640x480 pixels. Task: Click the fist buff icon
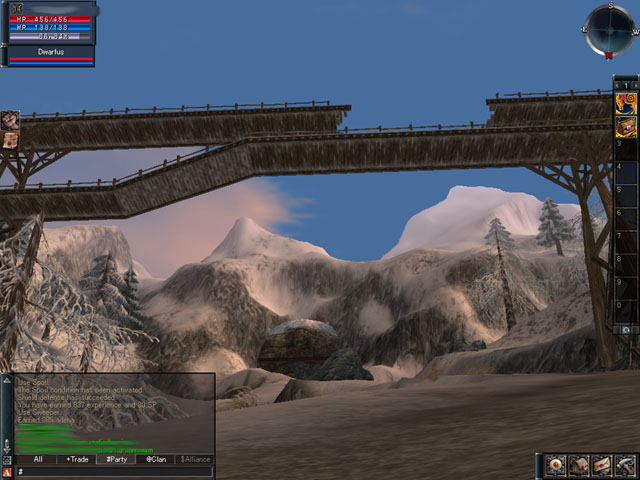(10, 119)
